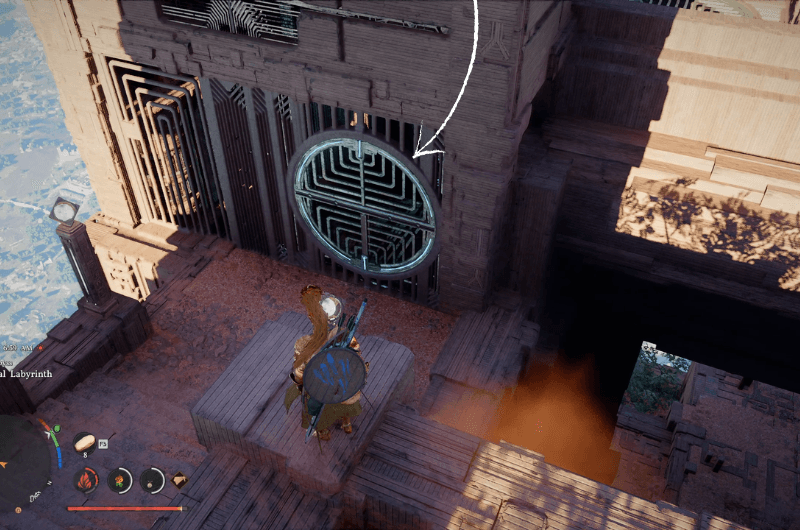Use the bread food item slot
The image size is (800, 530).
coord(84,443)
